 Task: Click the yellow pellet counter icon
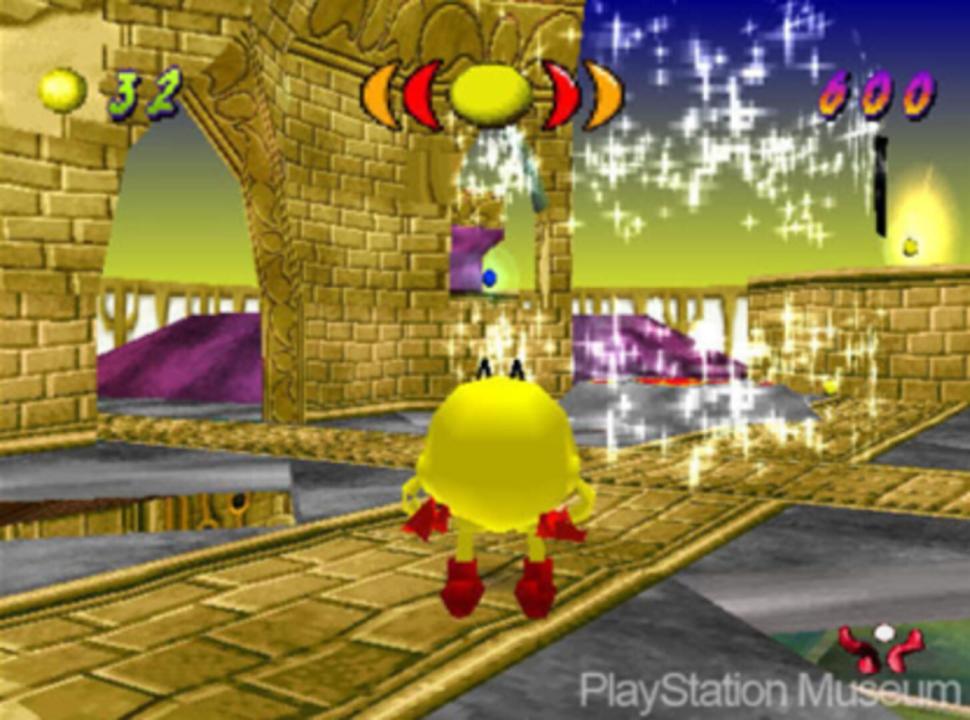(x=63, y=90)
